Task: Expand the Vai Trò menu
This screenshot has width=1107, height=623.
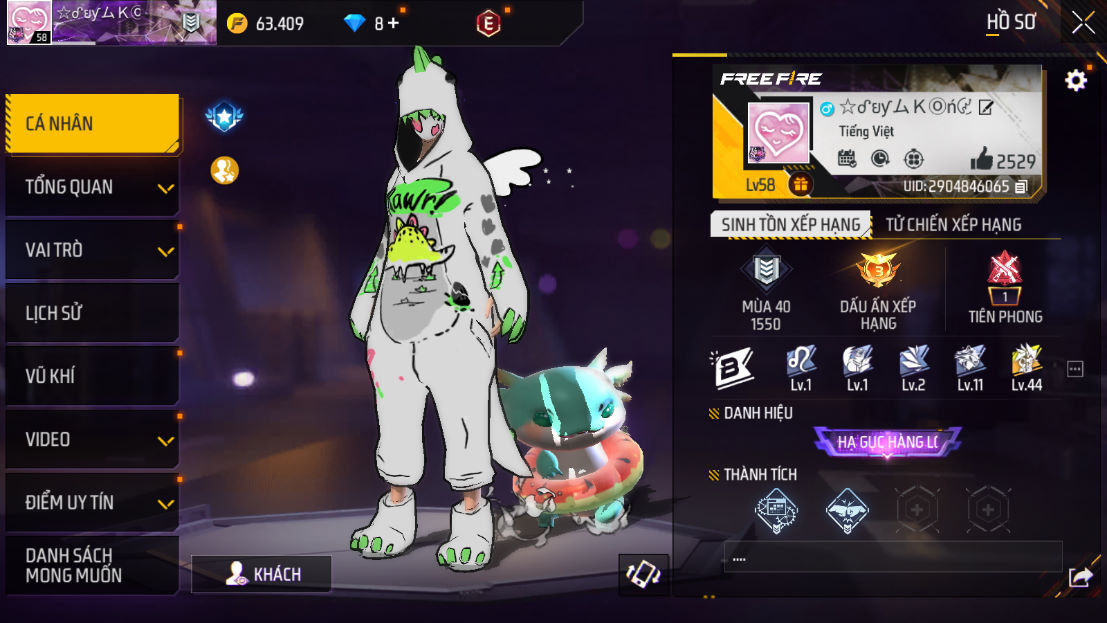Action: (92, 250)
